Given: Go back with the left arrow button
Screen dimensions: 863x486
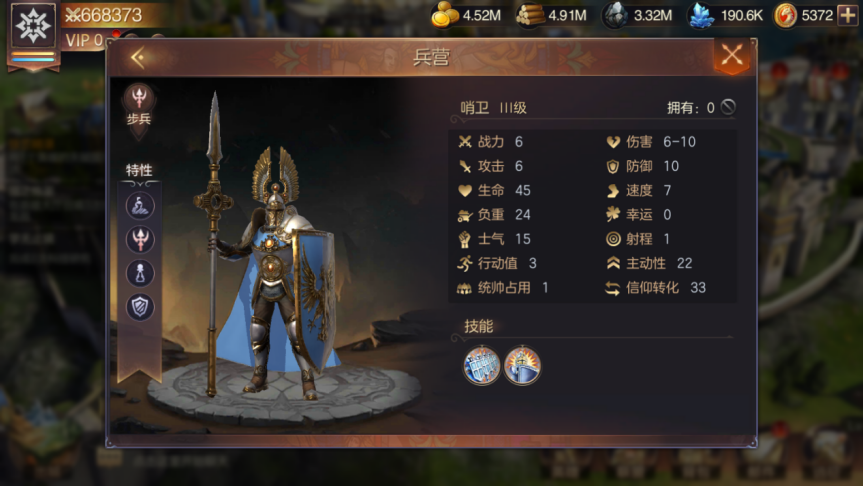Looking at the screenshot, I should (x=138, y=58).
